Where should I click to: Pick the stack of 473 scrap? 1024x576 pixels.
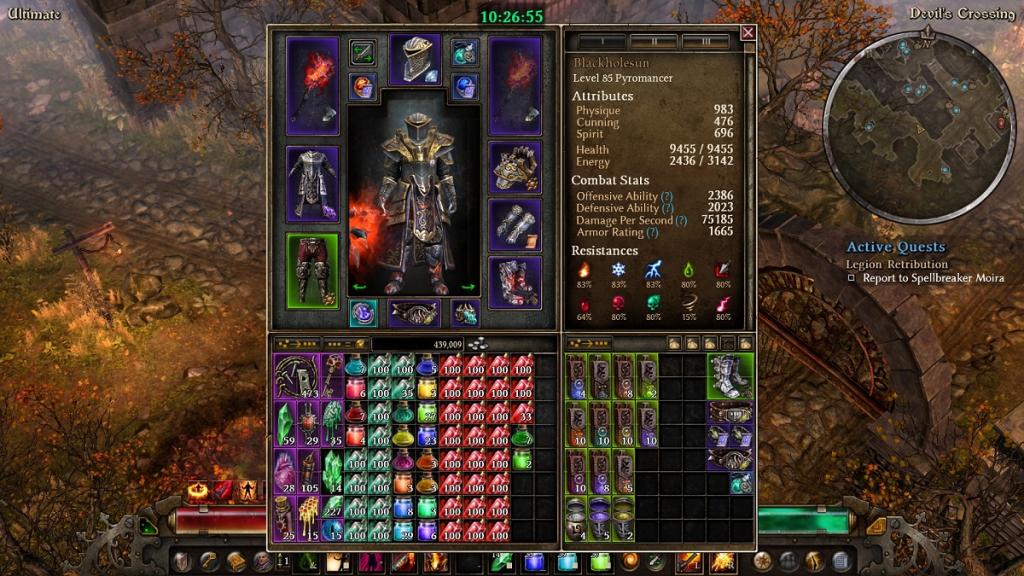(x=296, y=377)
